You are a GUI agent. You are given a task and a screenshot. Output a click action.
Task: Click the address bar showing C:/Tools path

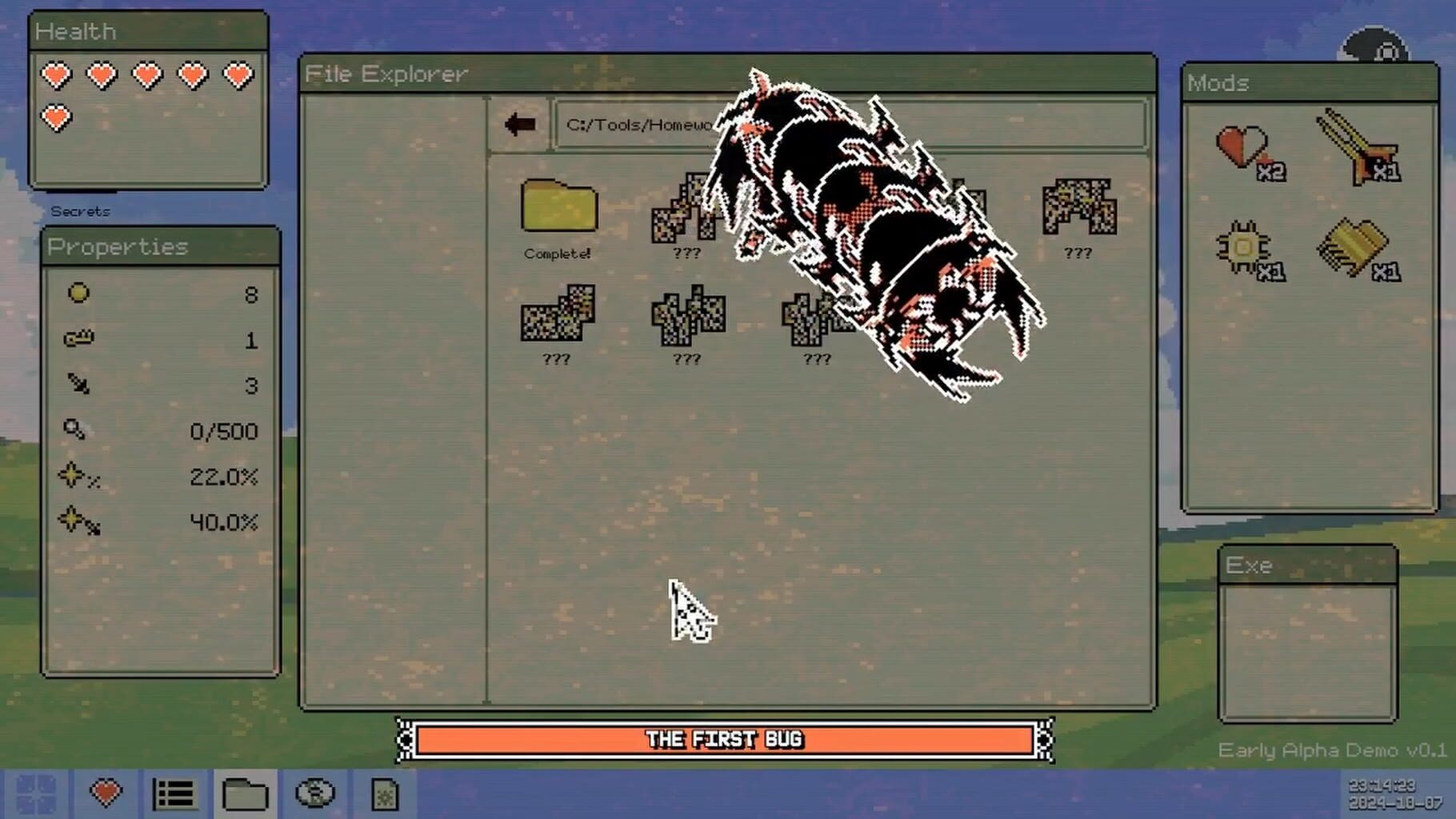[640, 125]
